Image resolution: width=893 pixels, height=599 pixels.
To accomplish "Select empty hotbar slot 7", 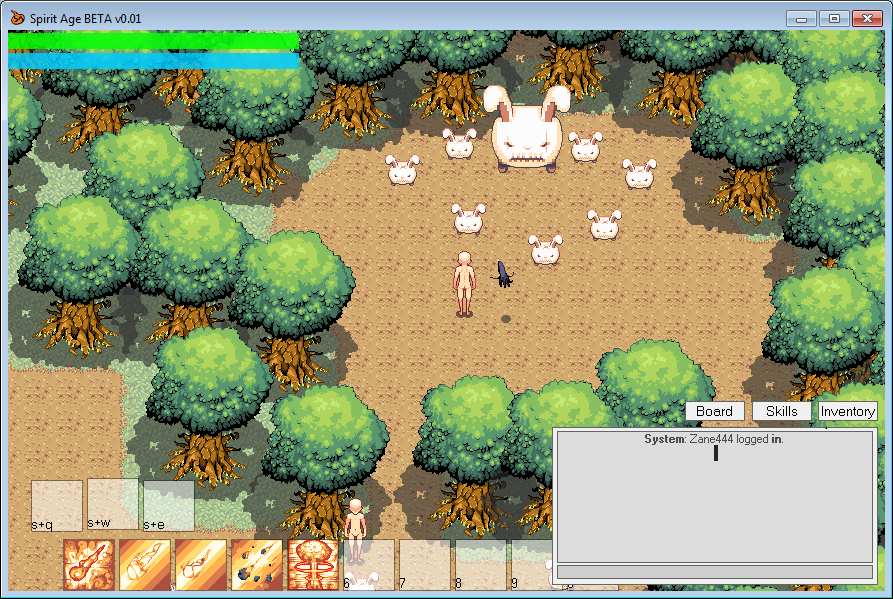I will tap(424, 564).
